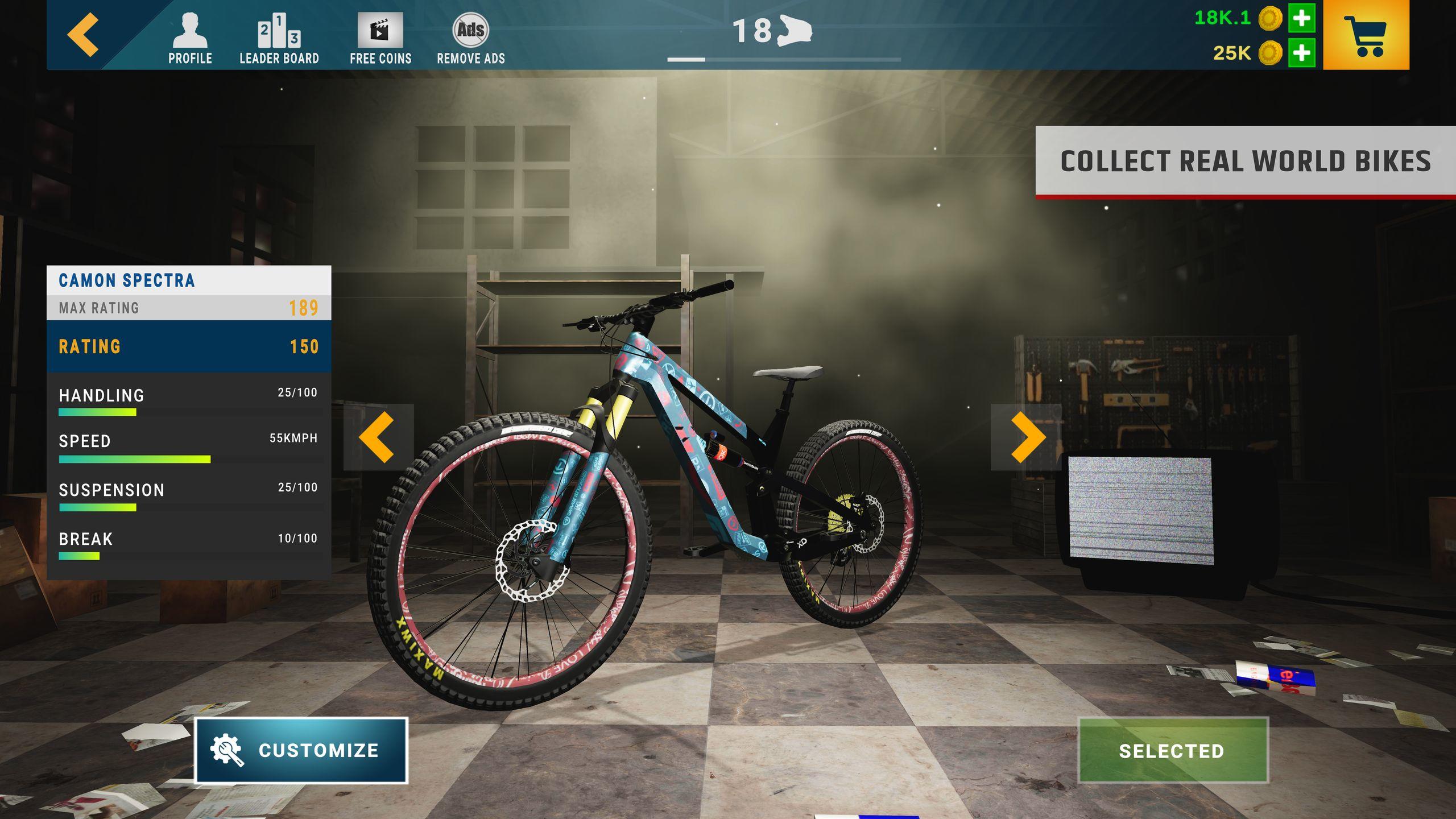Click the gear icon on Customize button

coord(226,750)
